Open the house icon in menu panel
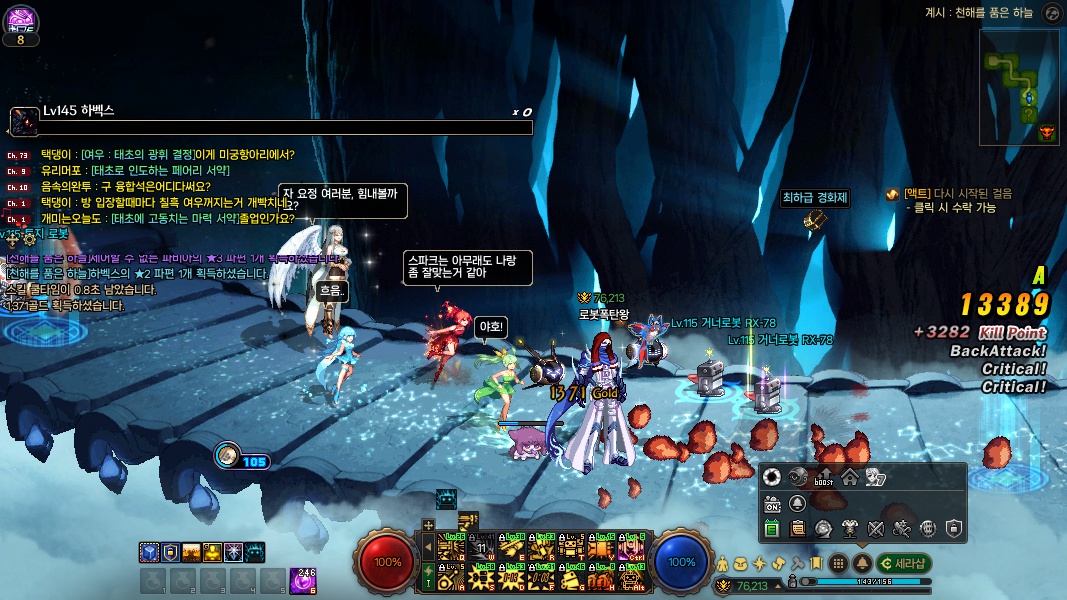The image size is (1067, 600). [849, 477]
